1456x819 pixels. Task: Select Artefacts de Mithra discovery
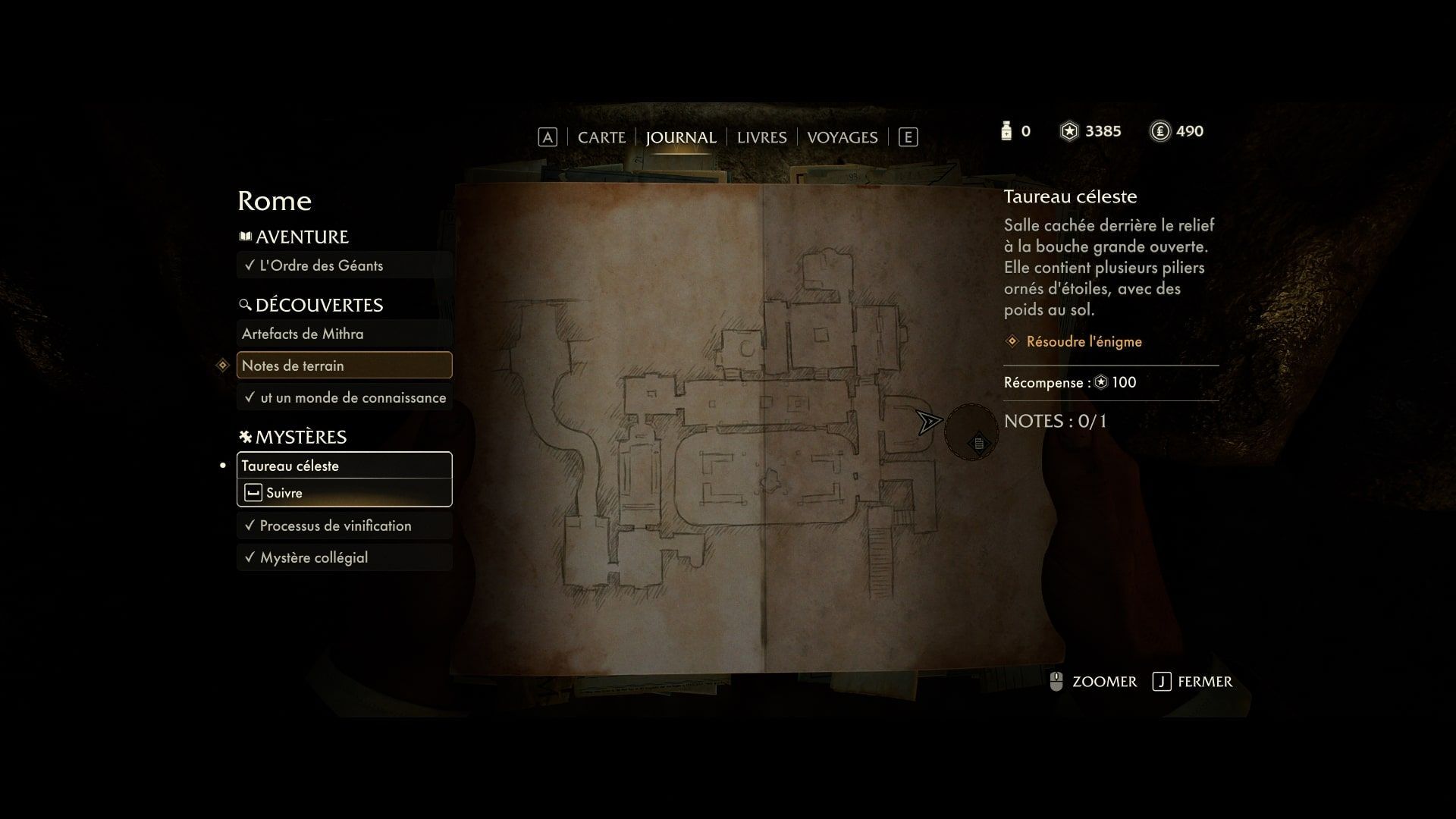pyautogui.click(x=344, y=334)
